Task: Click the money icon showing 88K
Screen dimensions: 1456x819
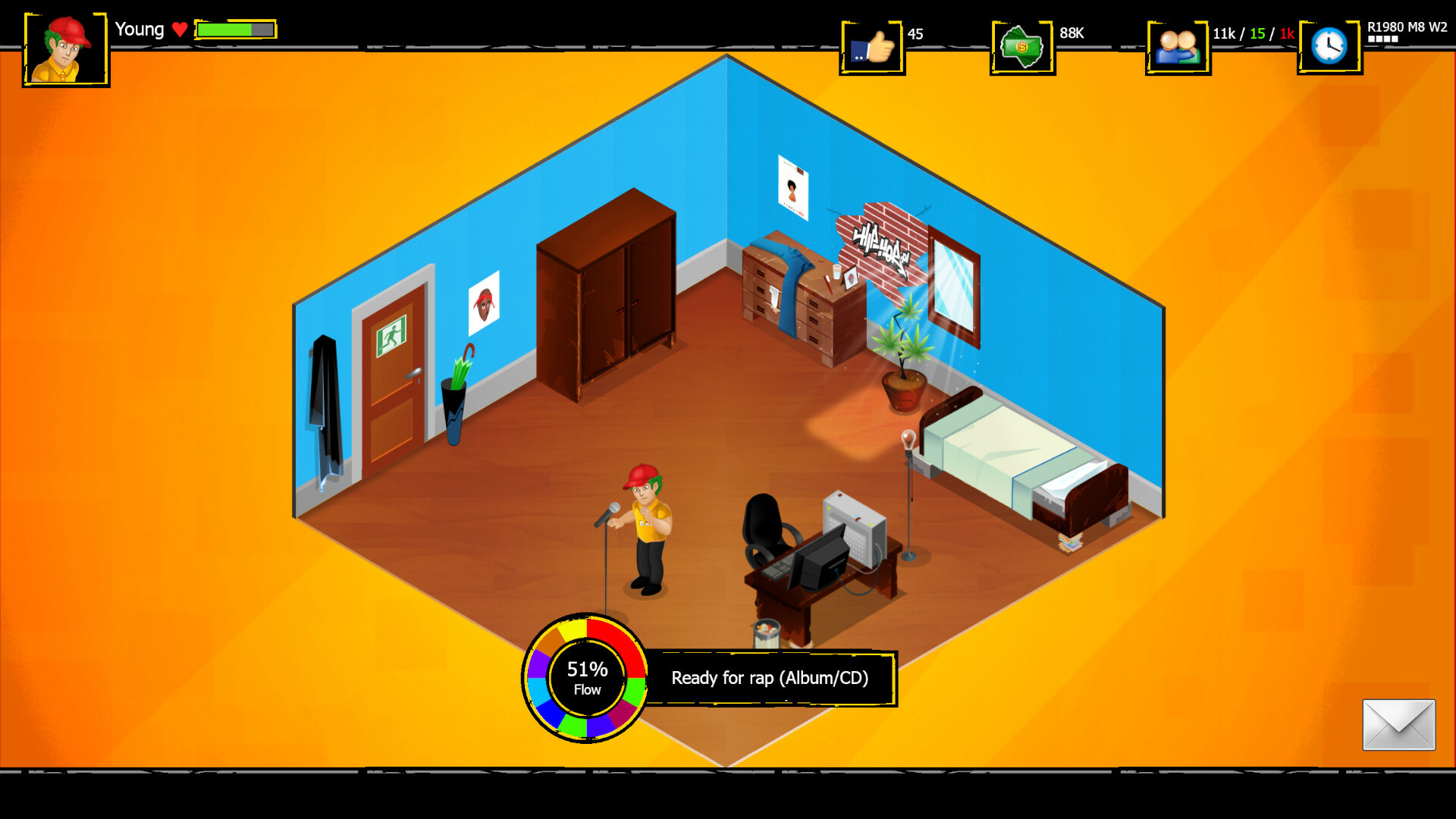Action: [1022, 45]
